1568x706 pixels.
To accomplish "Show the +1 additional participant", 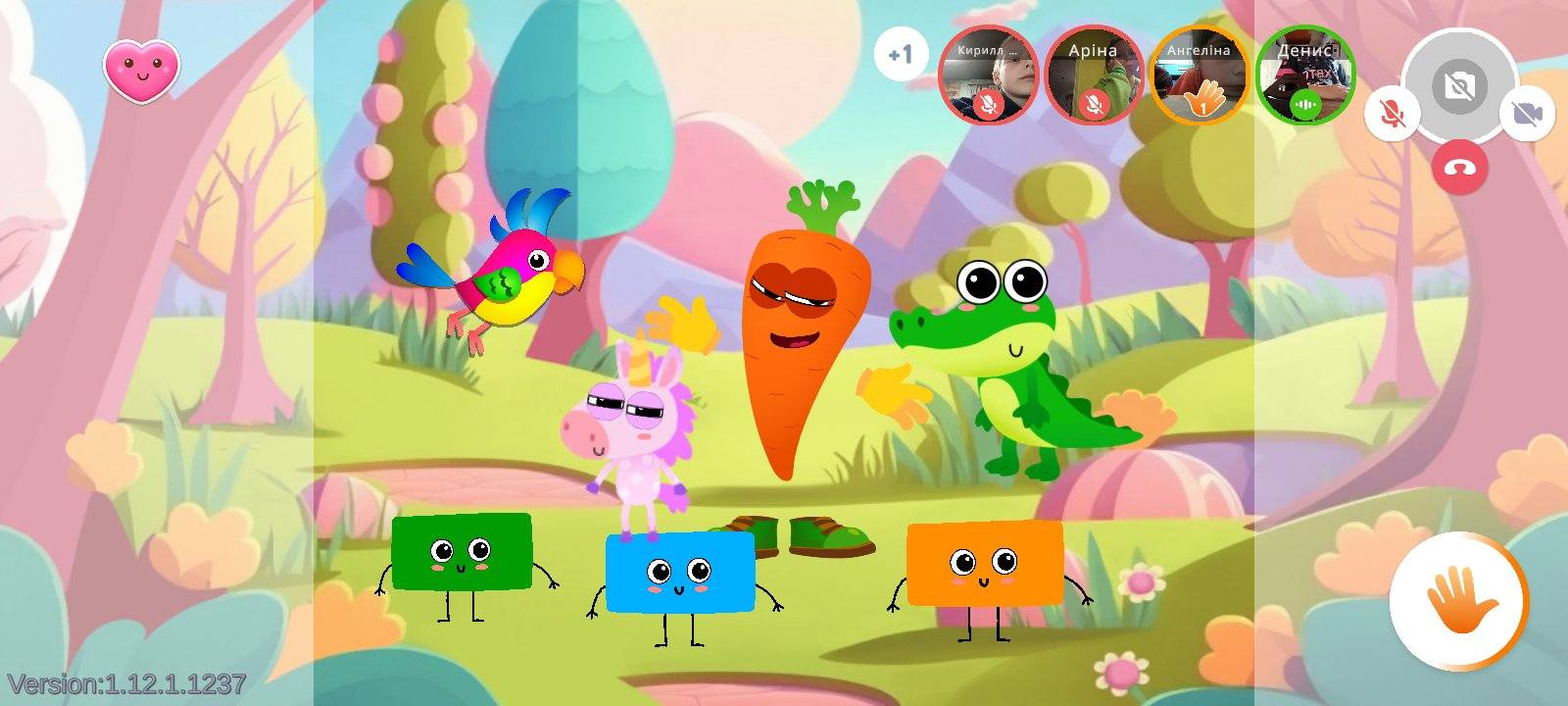I will tap(900, 55).
